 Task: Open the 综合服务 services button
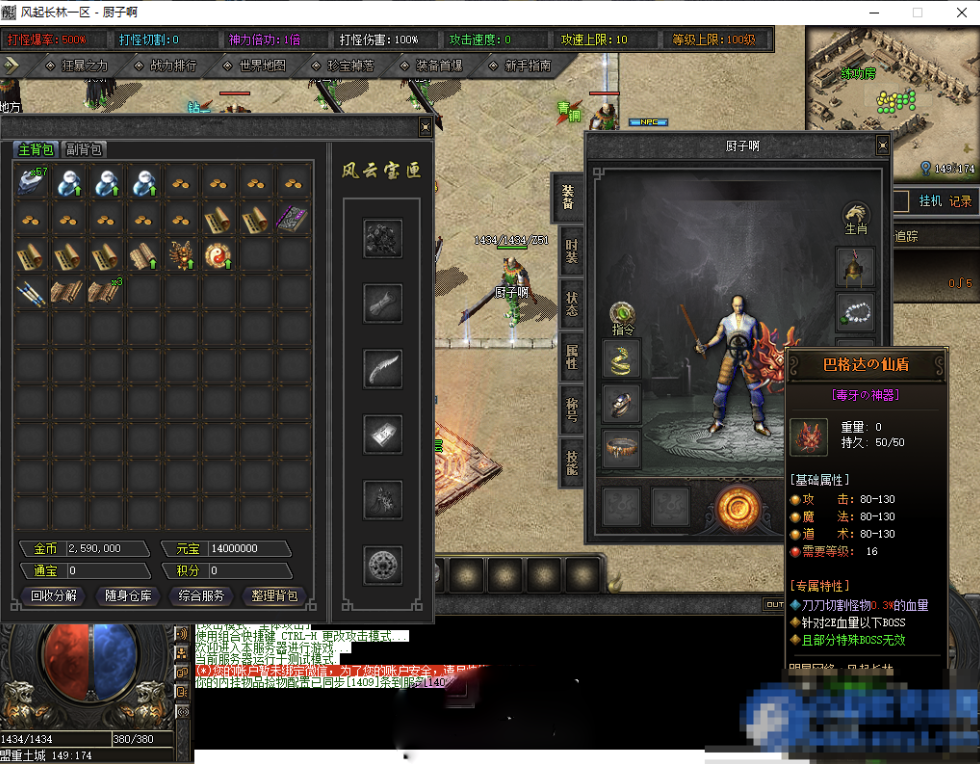[x=202, y=596]
